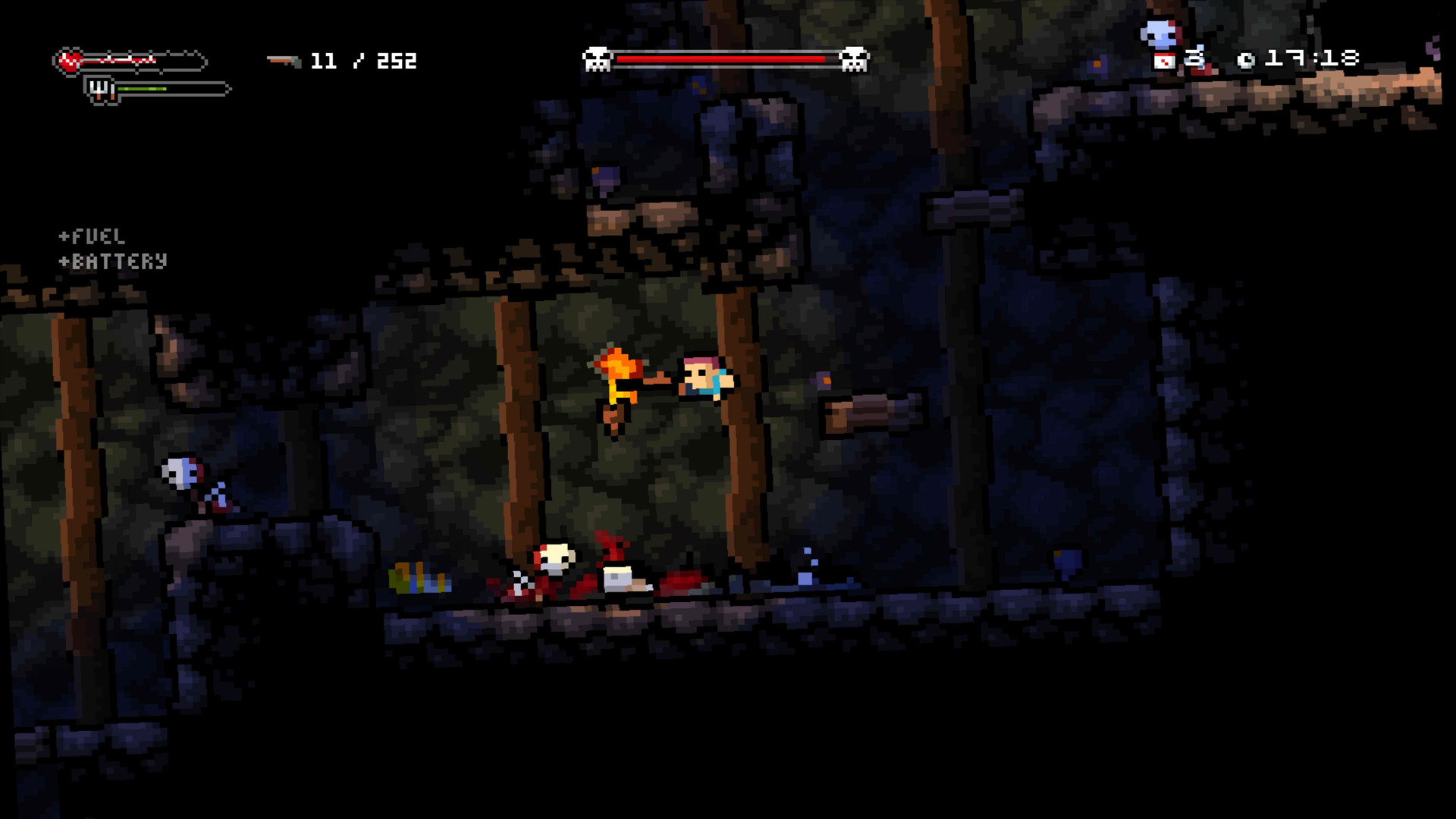Toggle the +BATTERY pickup notification
Screen dimensions: 1456x819
pyautogui.click(x=111, y=262)
